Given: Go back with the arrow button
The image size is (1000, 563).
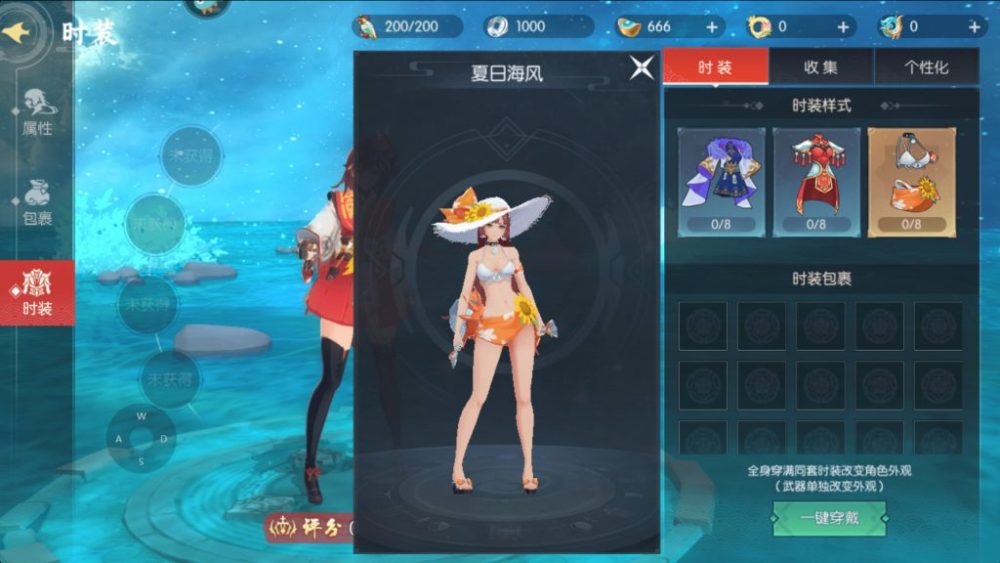Looking at the screenshot, I should click(20, 32).
